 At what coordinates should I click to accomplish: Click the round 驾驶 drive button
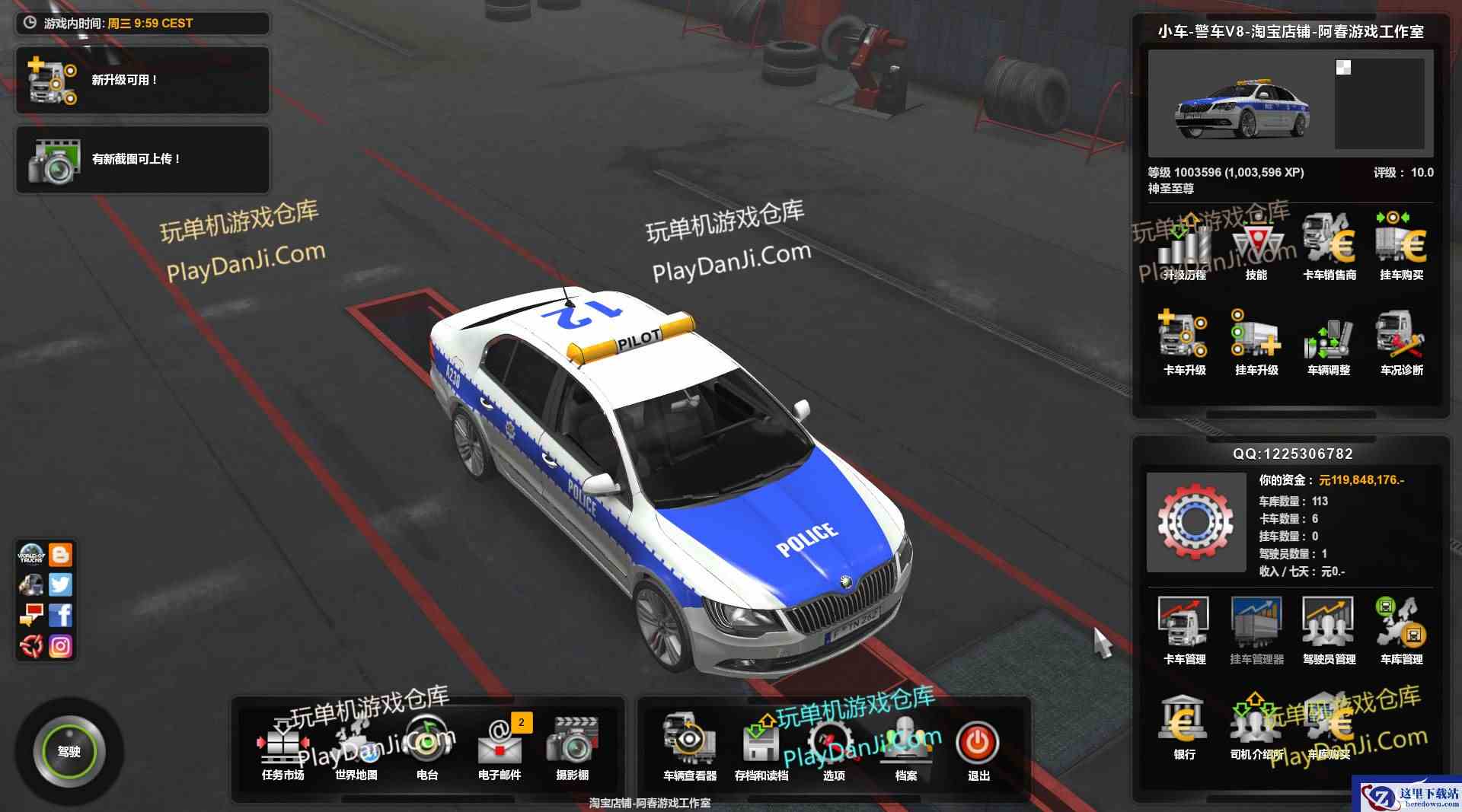(x=69, y=751)
